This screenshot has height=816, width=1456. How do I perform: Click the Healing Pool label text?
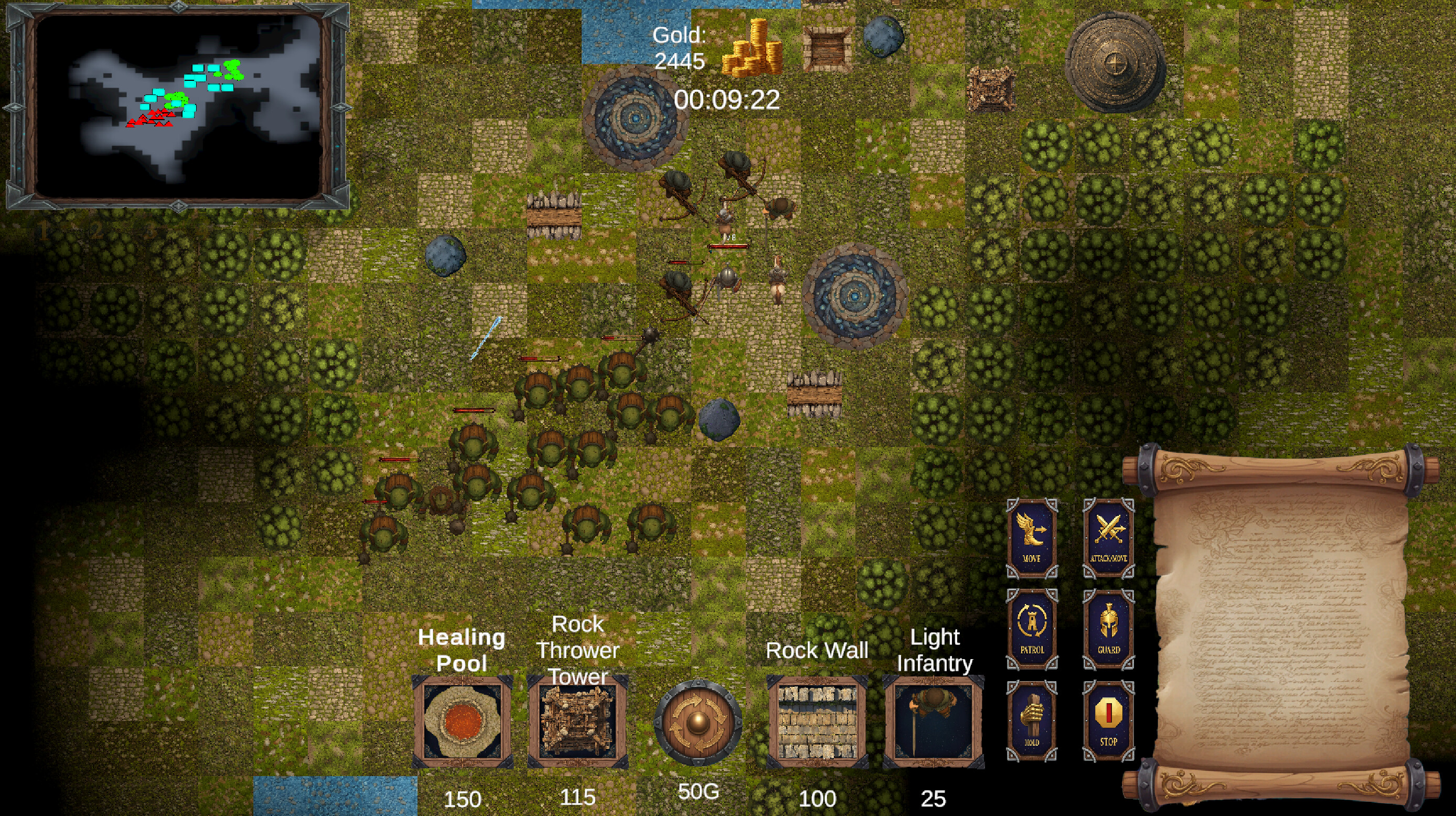pos(461,650)
